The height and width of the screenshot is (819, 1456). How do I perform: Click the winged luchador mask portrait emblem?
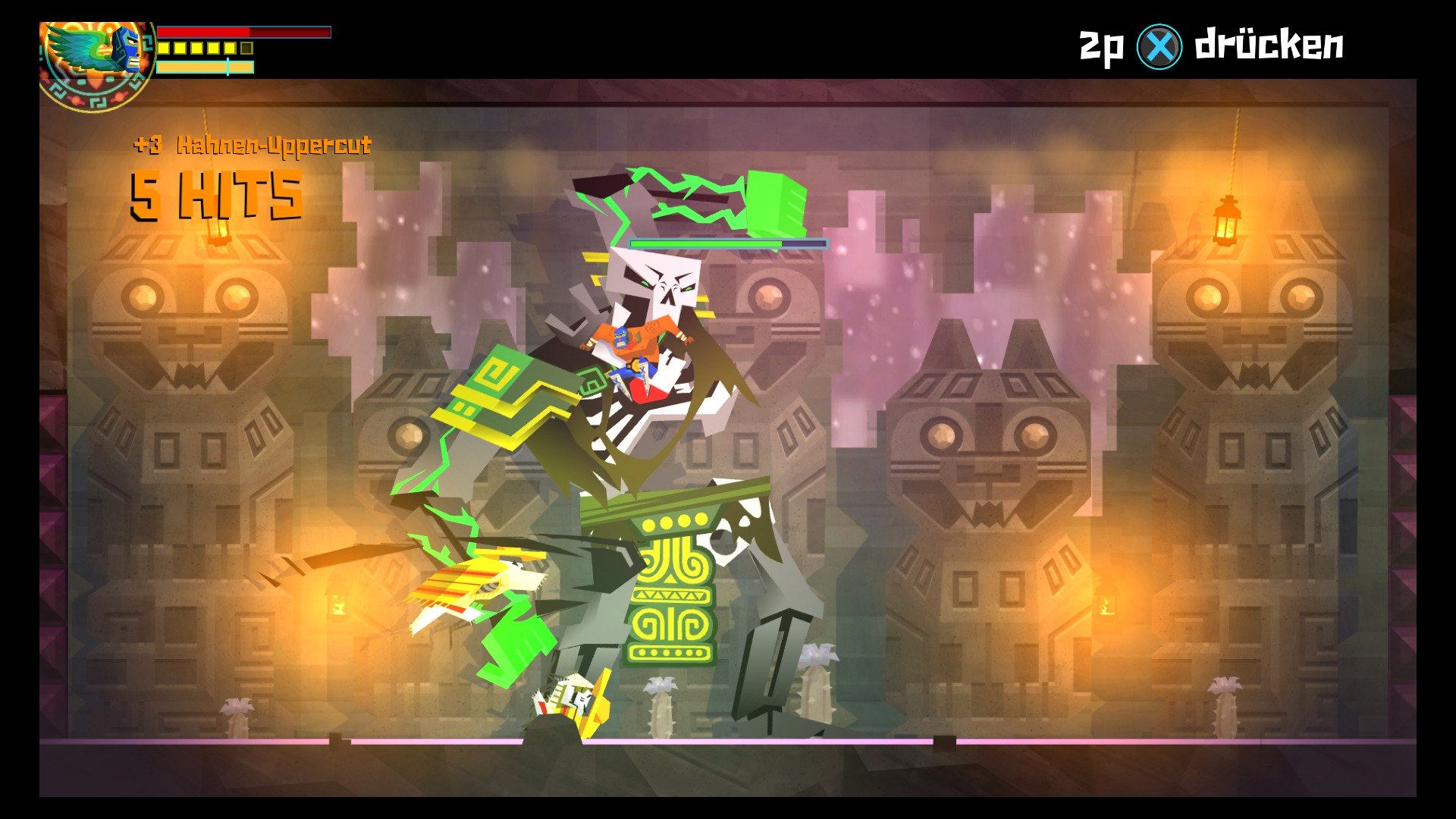[x=95, y=53]
